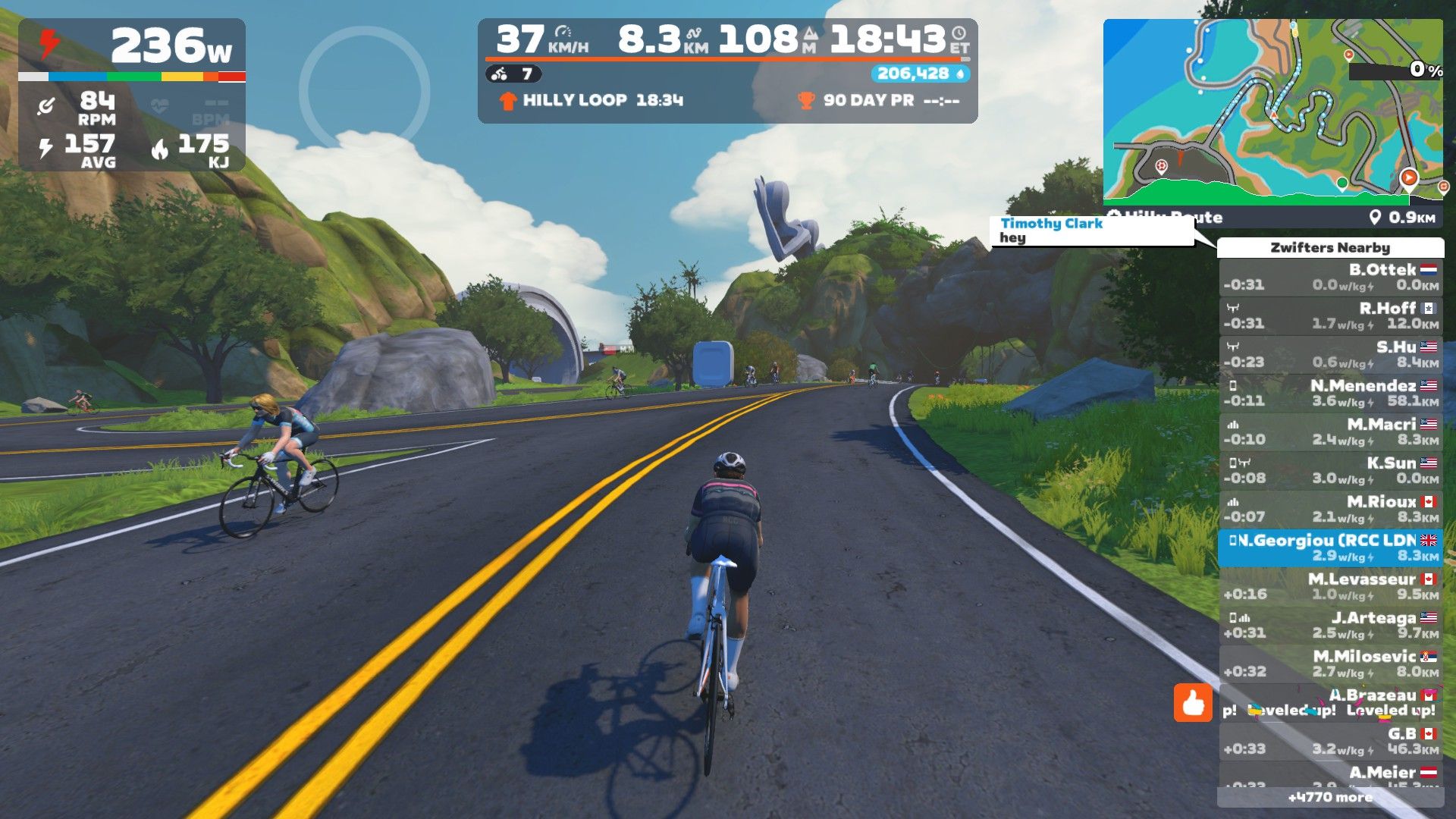The height and width of the screenshot is (819, 1456).
Task: View N.Menendez in the riders list
Action: (x=1330, y=393)
